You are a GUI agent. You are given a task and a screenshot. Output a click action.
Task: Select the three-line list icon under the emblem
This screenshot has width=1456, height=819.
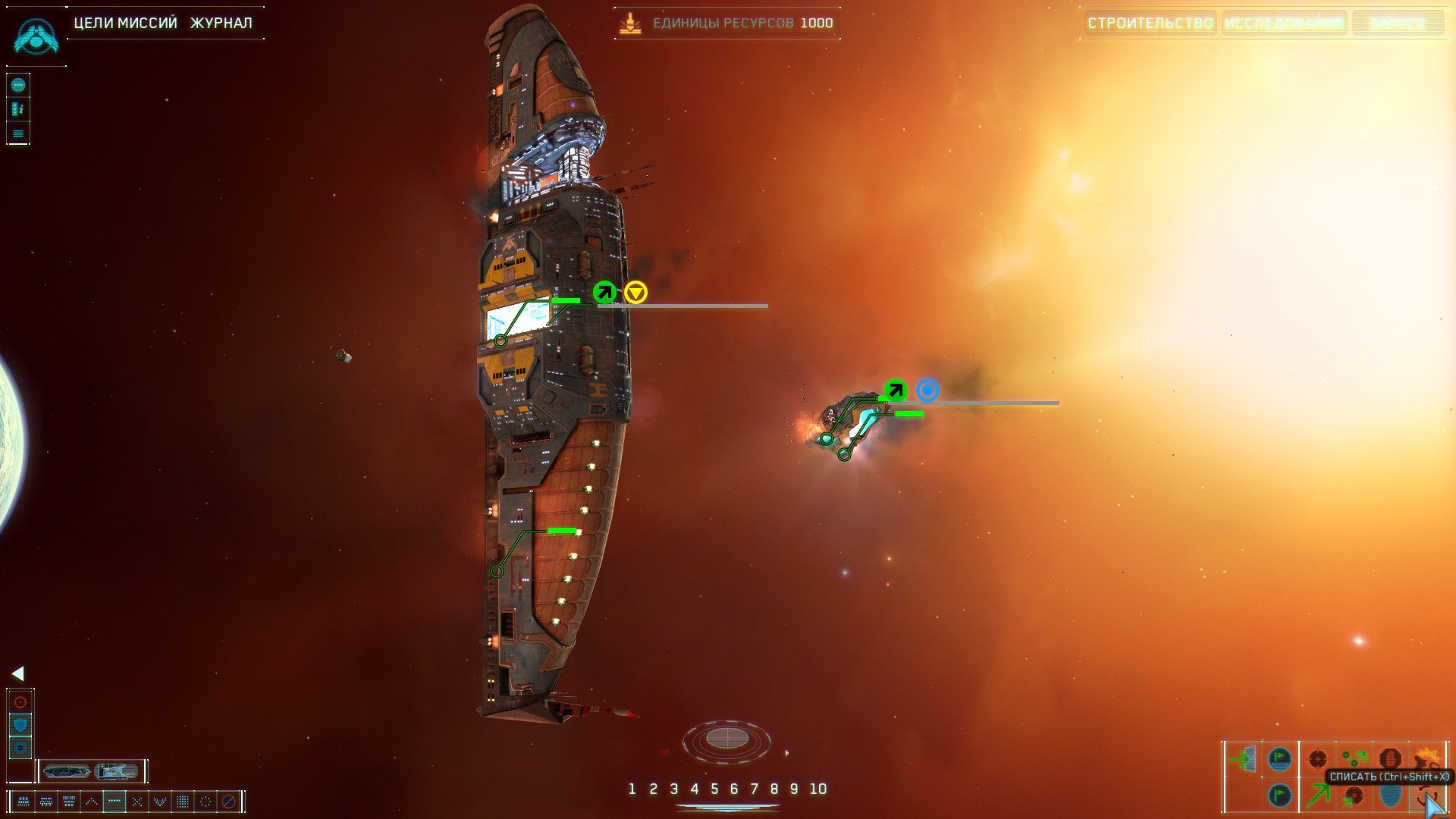coord(18,134)
